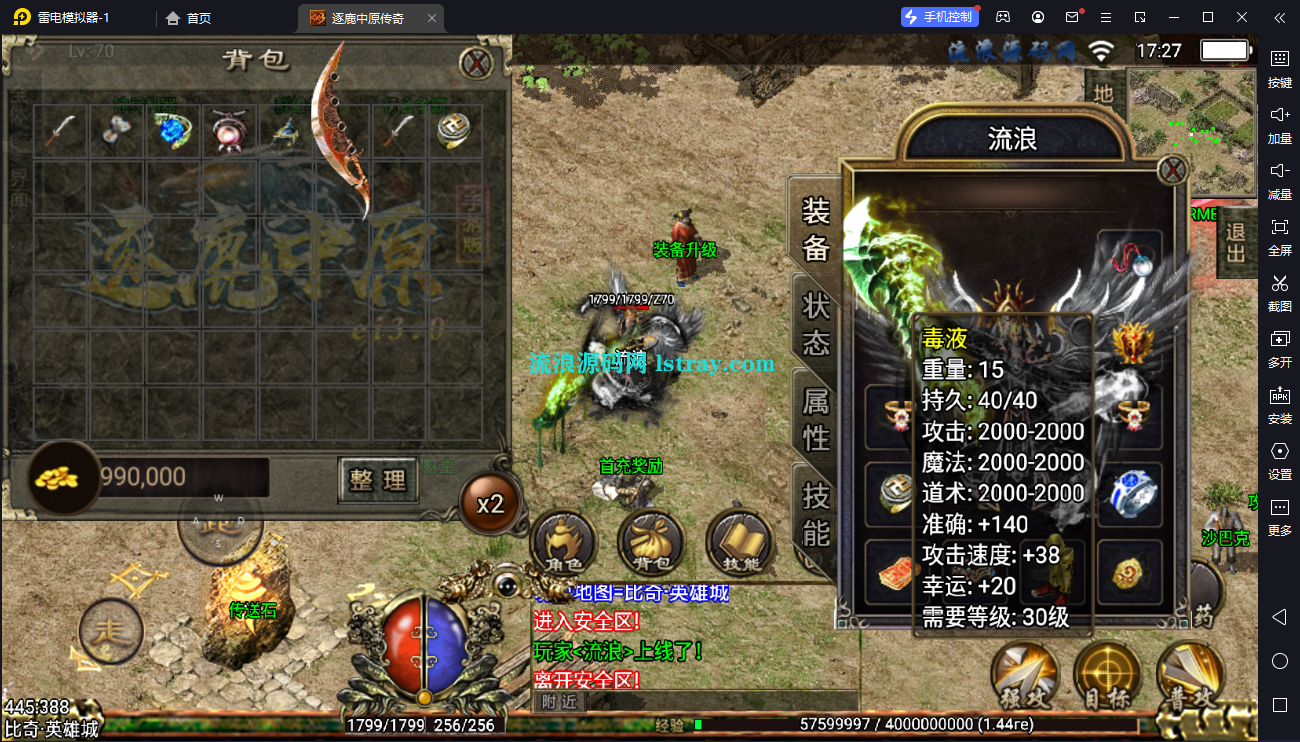
Task: Pick the pink orb necklace item
Action: pos(229,131)
